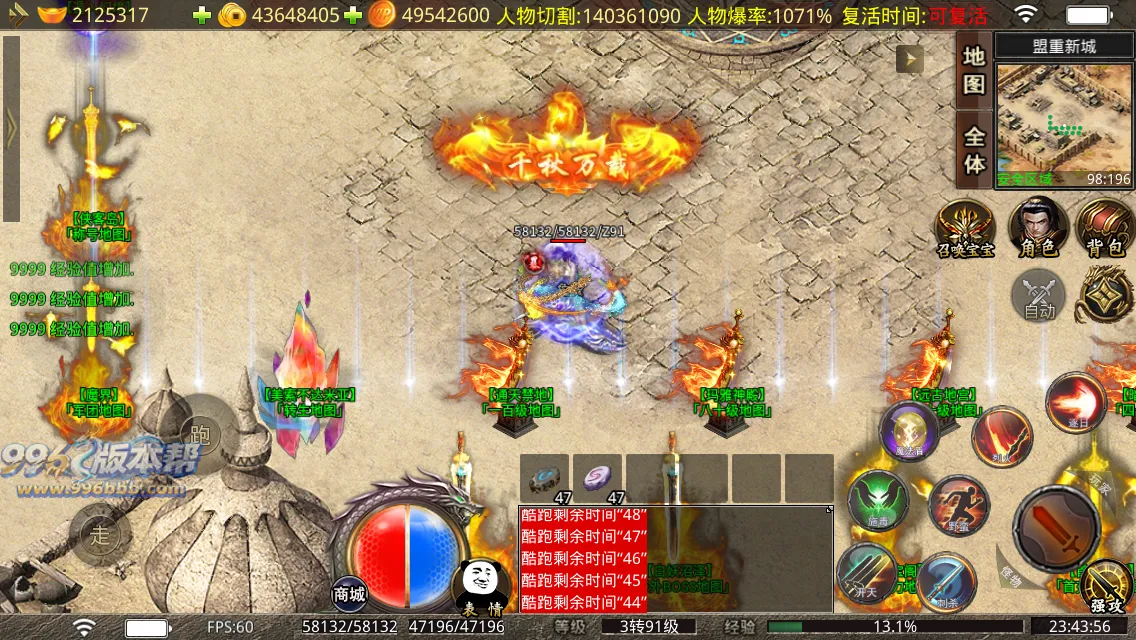Use the 烈火 flame sword skill
1136x640 pixels.
pos(1002,436)
